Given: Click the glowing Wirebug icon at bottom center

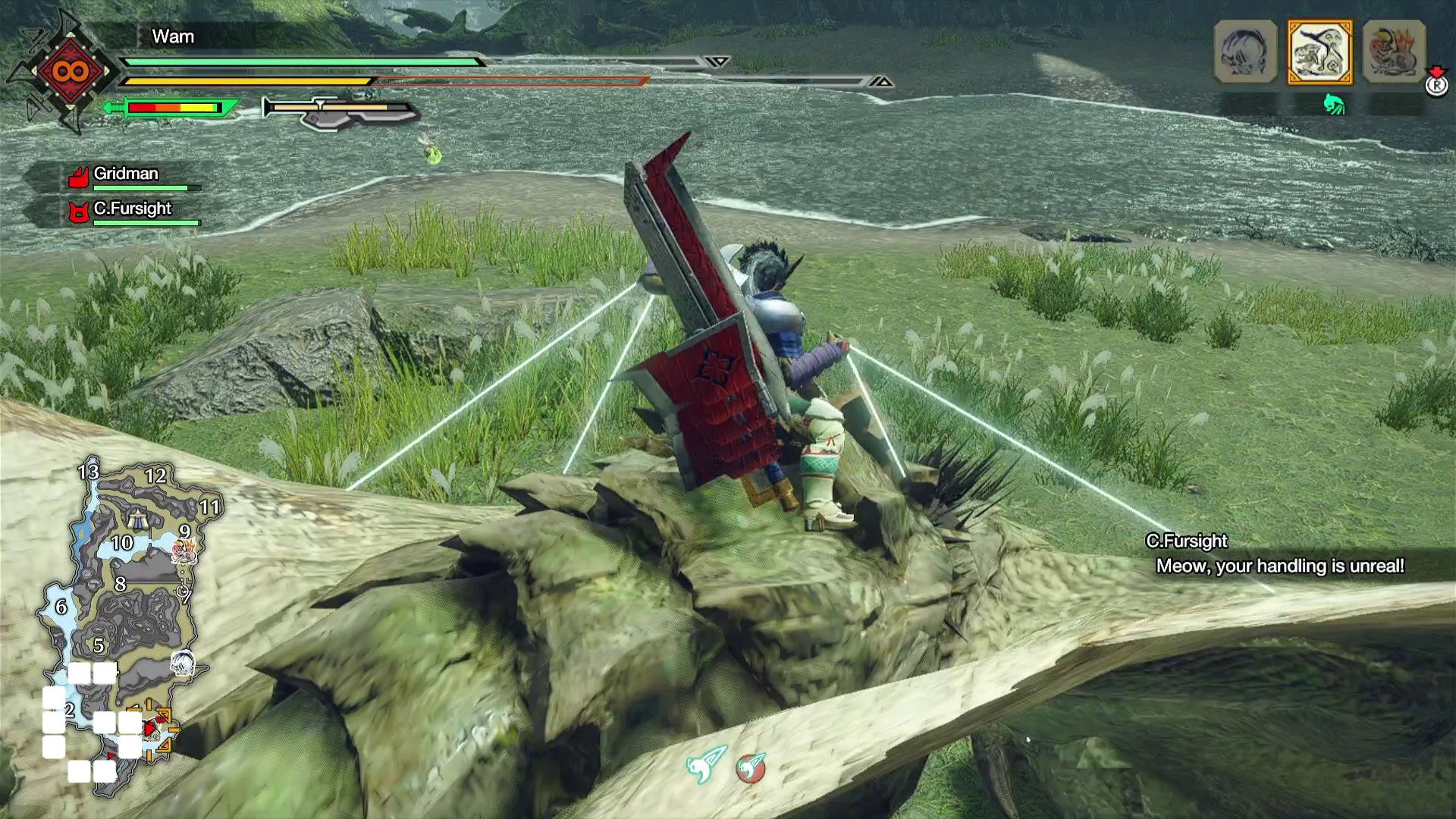Looking at the screenshot, I should [x=704, y=766].
